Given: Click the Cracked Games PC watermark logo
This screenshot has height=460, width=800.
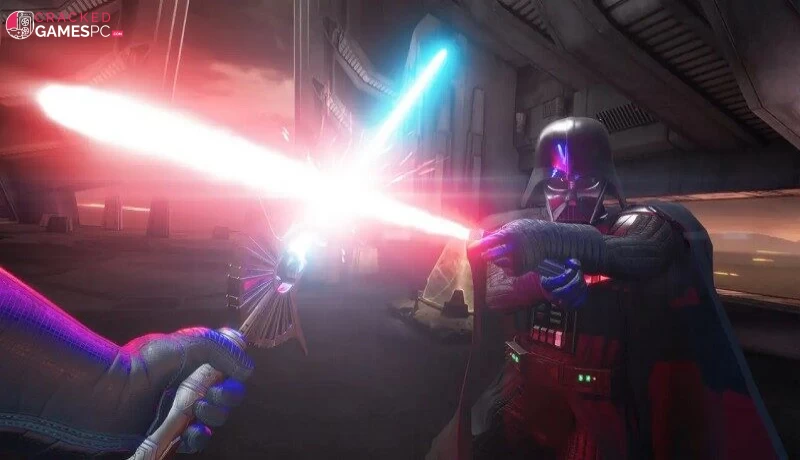Looking at the screenshot, I should point(63,25).
